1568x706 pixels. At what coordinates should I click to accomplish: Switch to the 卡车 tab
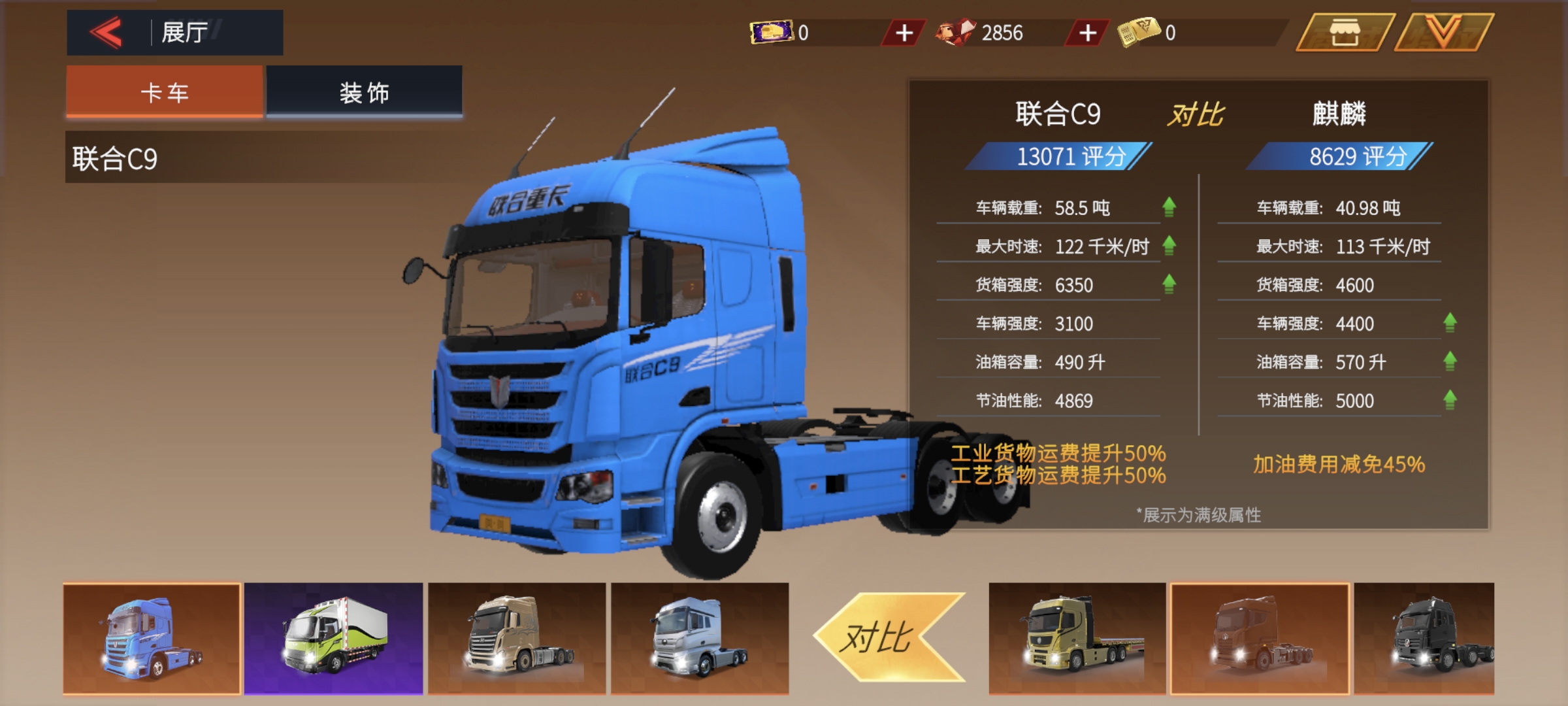pos(165,92)
